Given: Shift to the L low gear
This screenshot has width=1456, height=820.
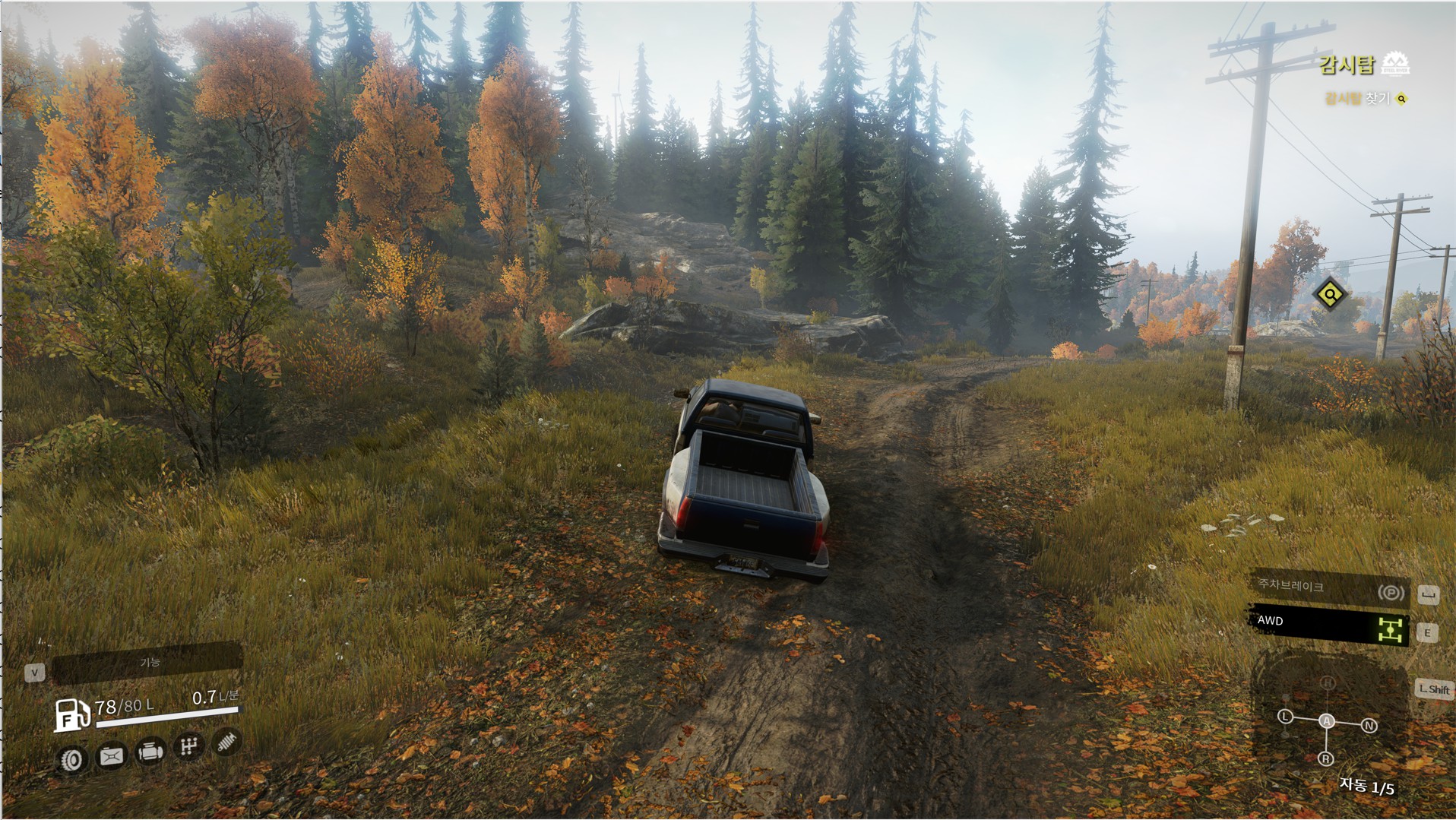Looking at the screenshot, I should coord(1285,717).
